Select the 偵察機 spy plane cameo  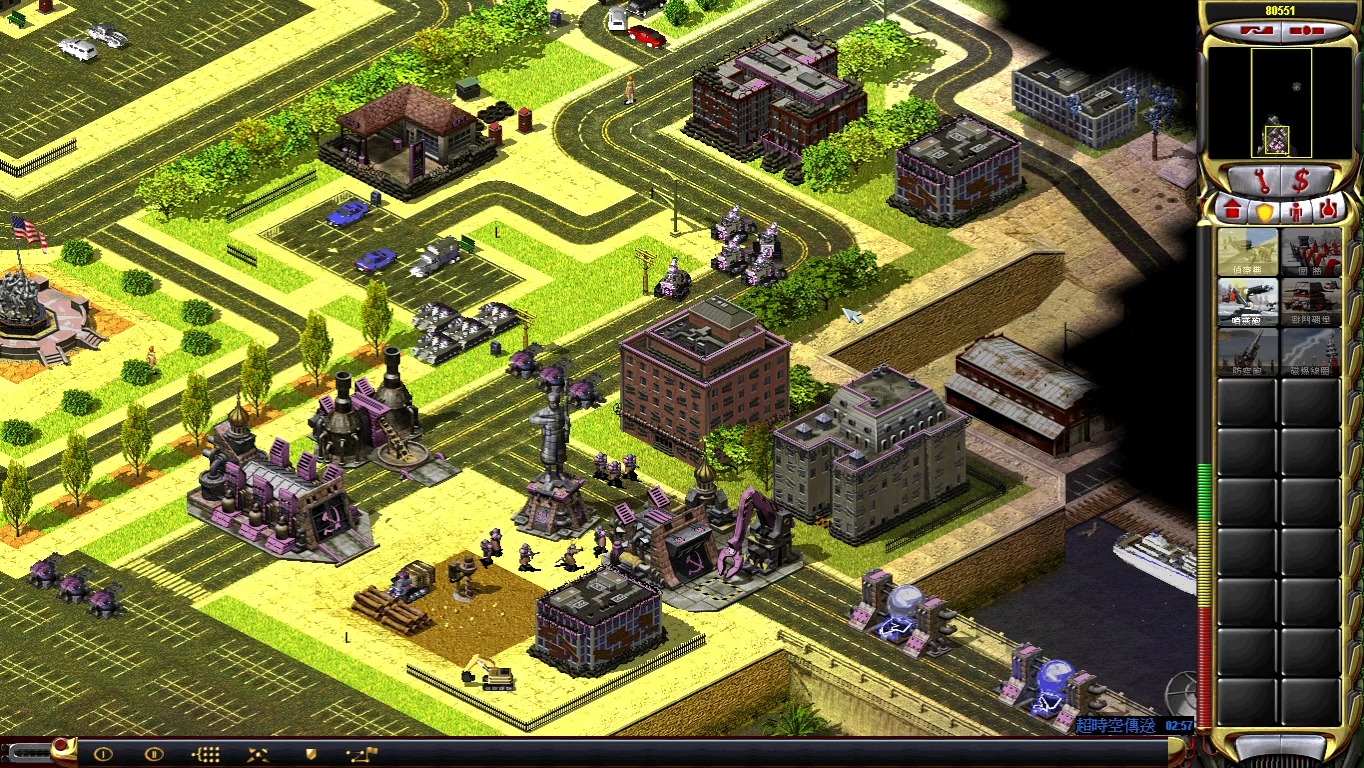coord(1247,251)
